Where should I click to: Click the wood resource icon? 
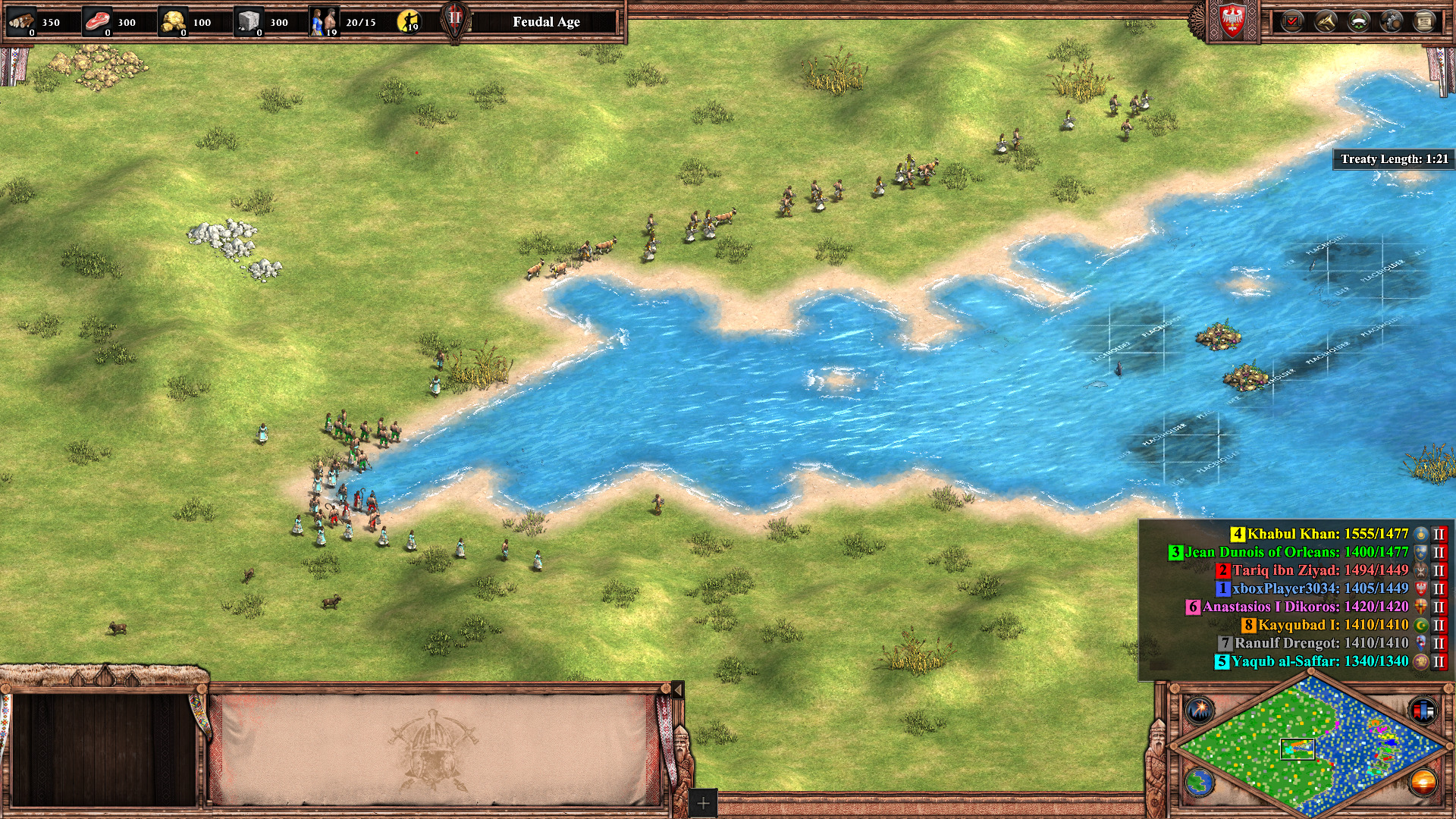click(21, 21)
